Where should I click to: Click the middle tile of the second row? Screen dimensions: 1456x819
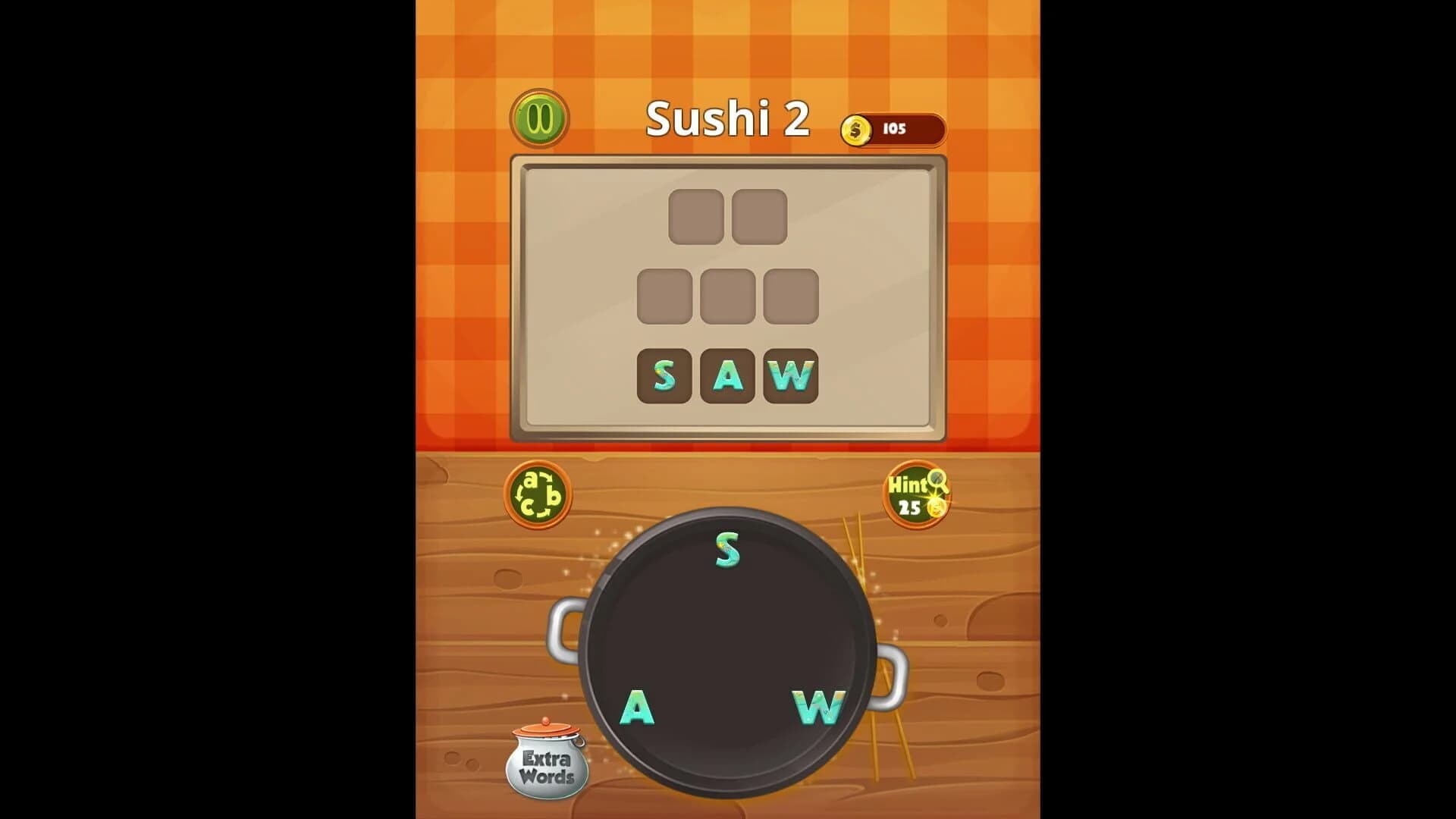pos(729,297)
